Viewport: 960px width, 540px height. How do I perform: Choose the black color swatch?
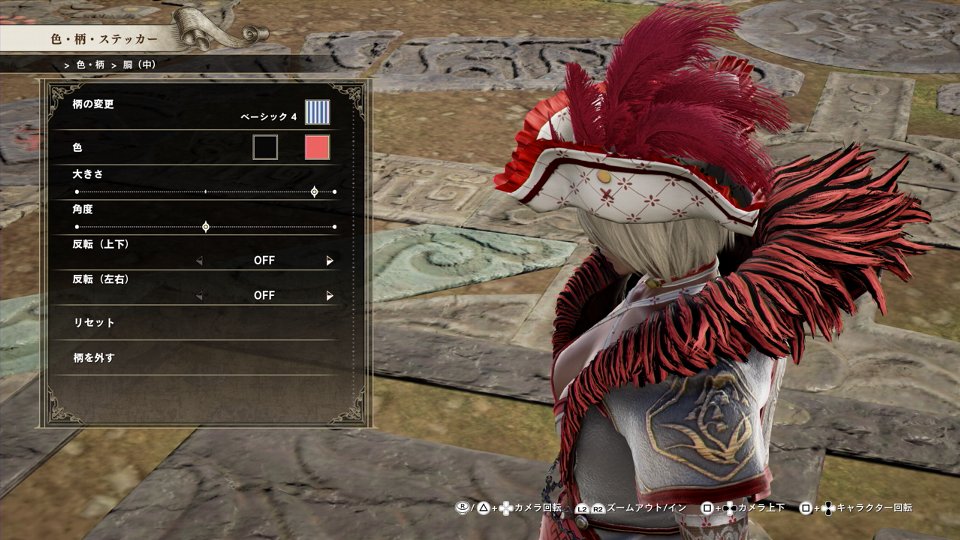265,148
